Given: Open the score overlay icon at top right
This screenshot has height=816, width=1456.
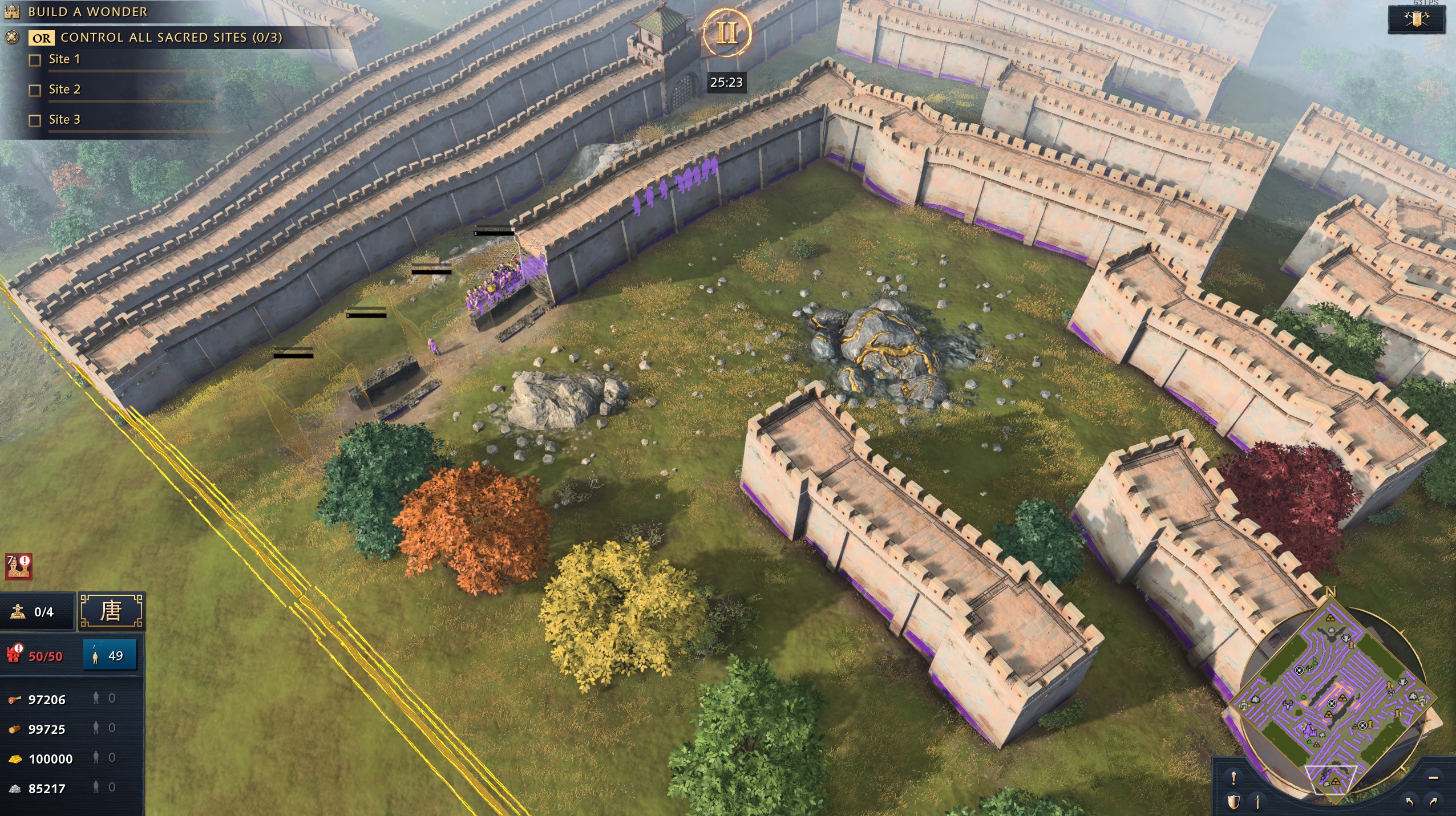Looking at the screenshot, I should click(x=1417, y=18).
